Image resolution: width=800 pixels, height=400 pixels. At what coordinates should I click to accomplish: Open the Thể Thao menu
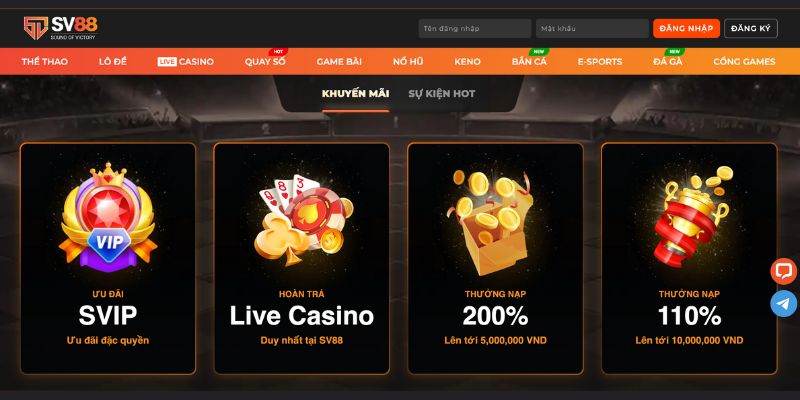click(44, 62)
